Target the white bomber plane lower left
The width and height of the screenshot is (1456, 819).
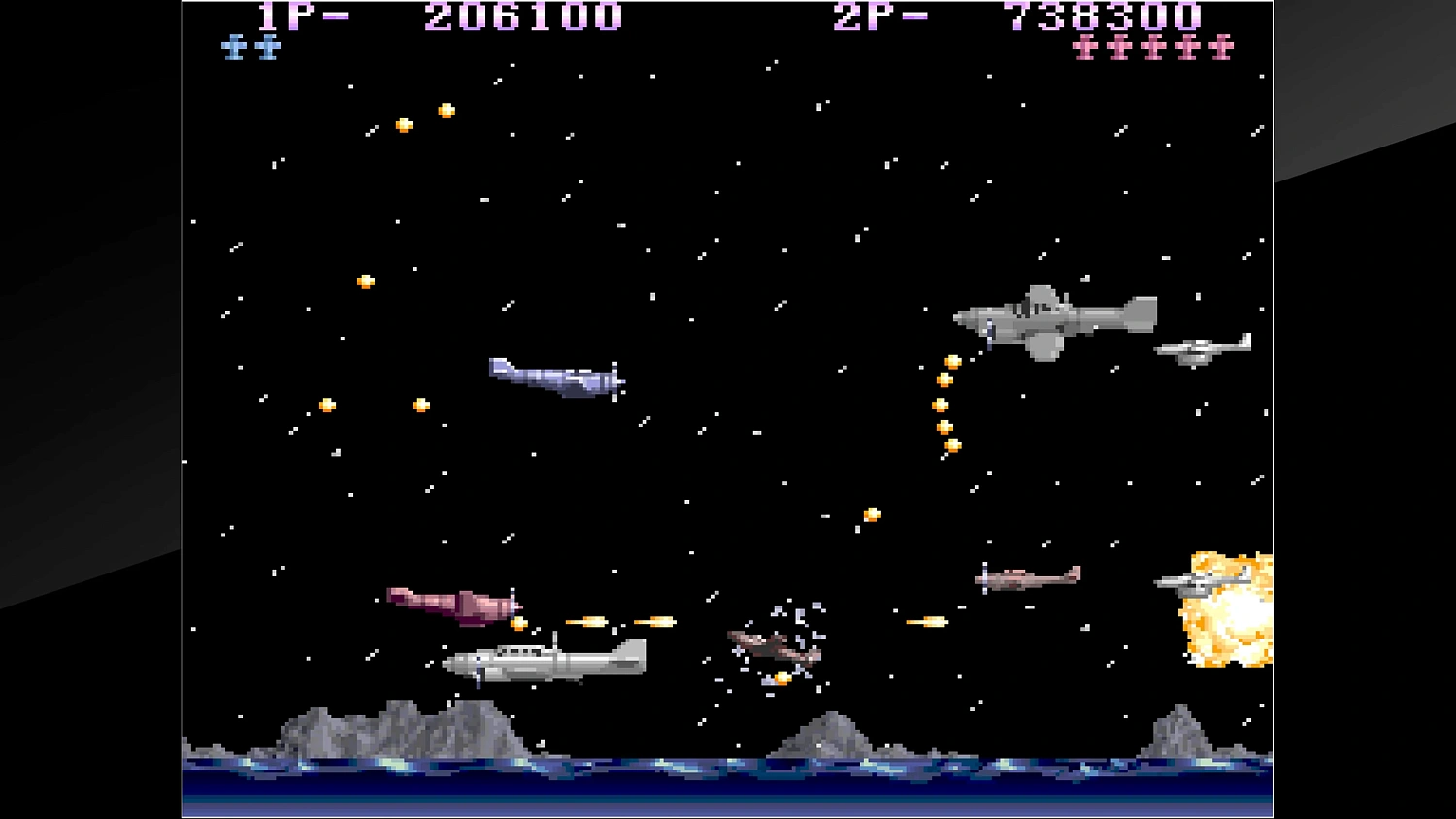(544, 660)
